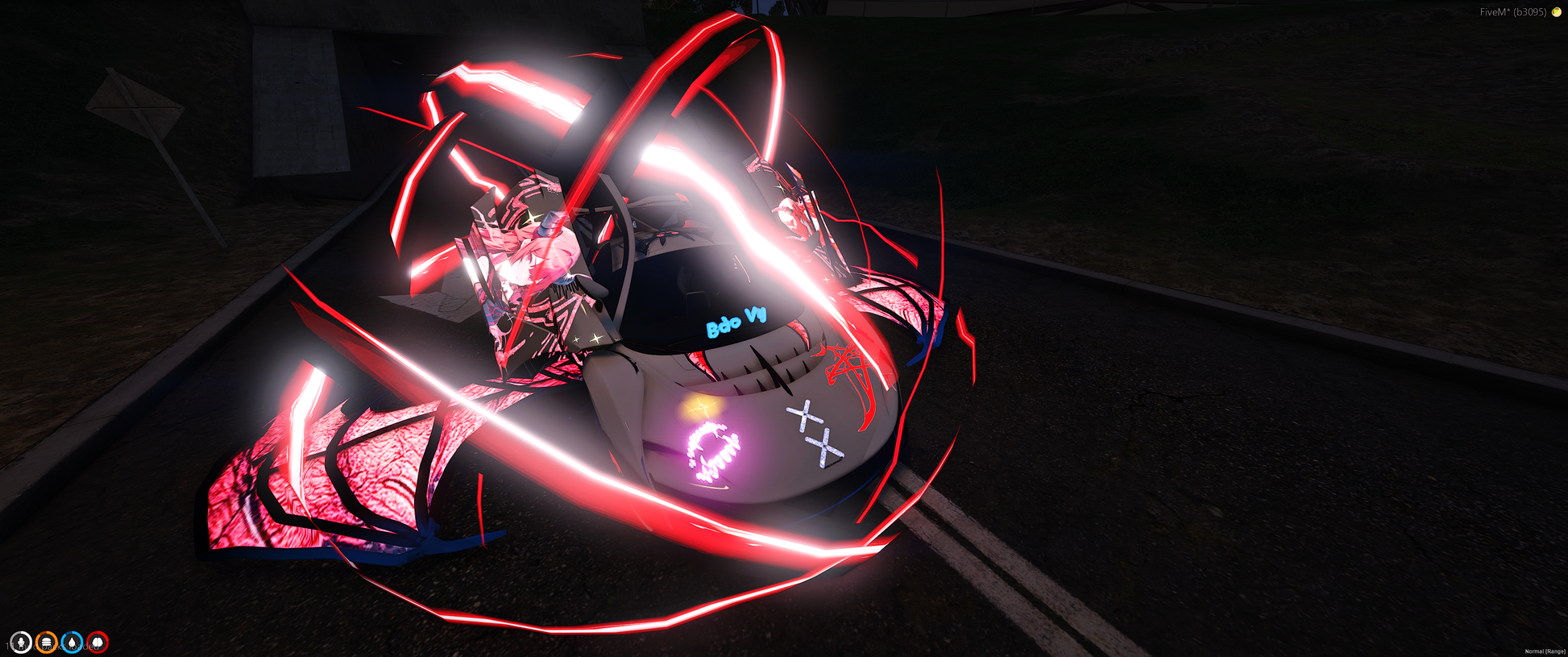Viewport: 1568px width, 657px height.
Task: Click the microphone voice status icon
Action: click(21, 642)
